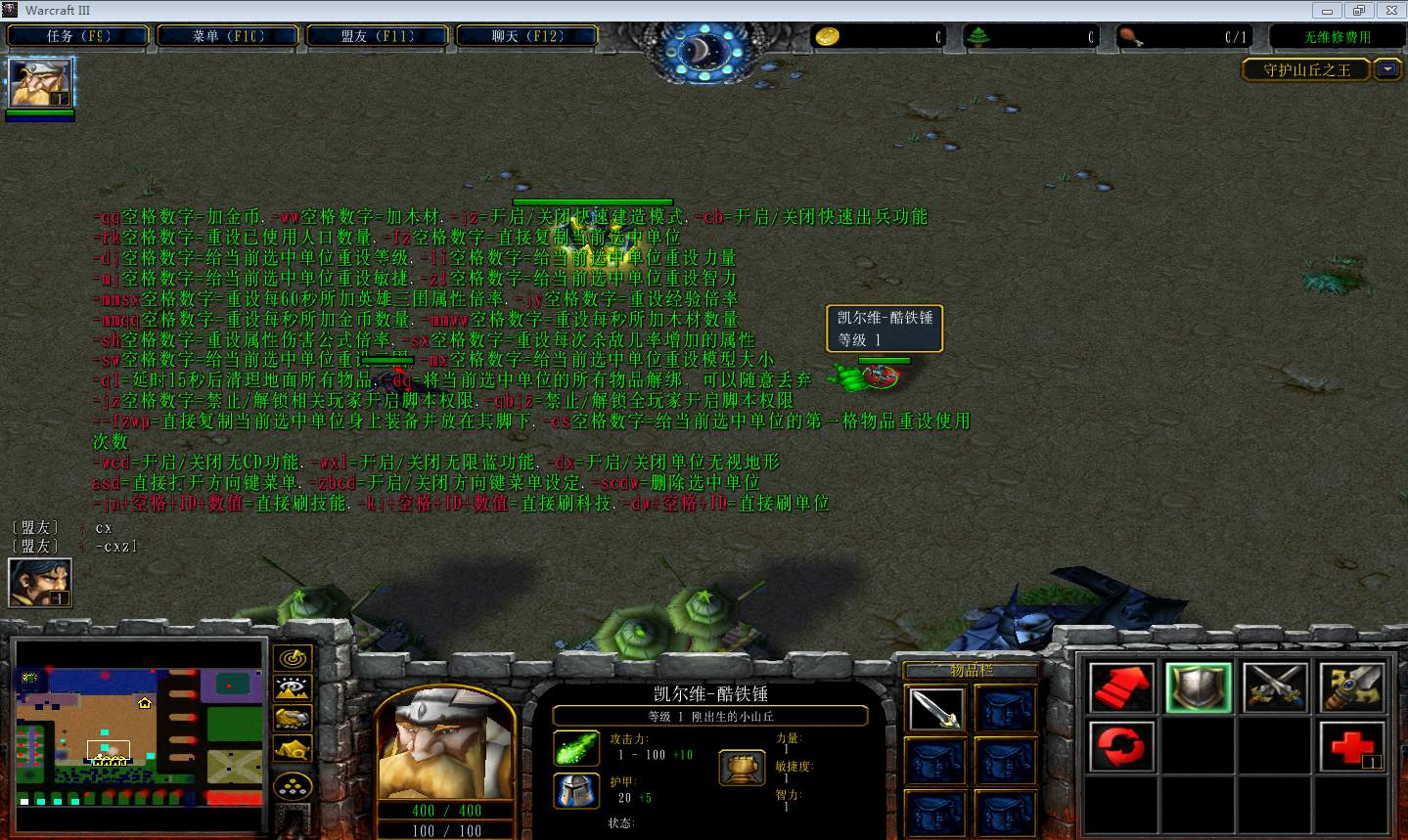
Task: Minimize the Warcraft III window
Action: (x=1328, y=11)
